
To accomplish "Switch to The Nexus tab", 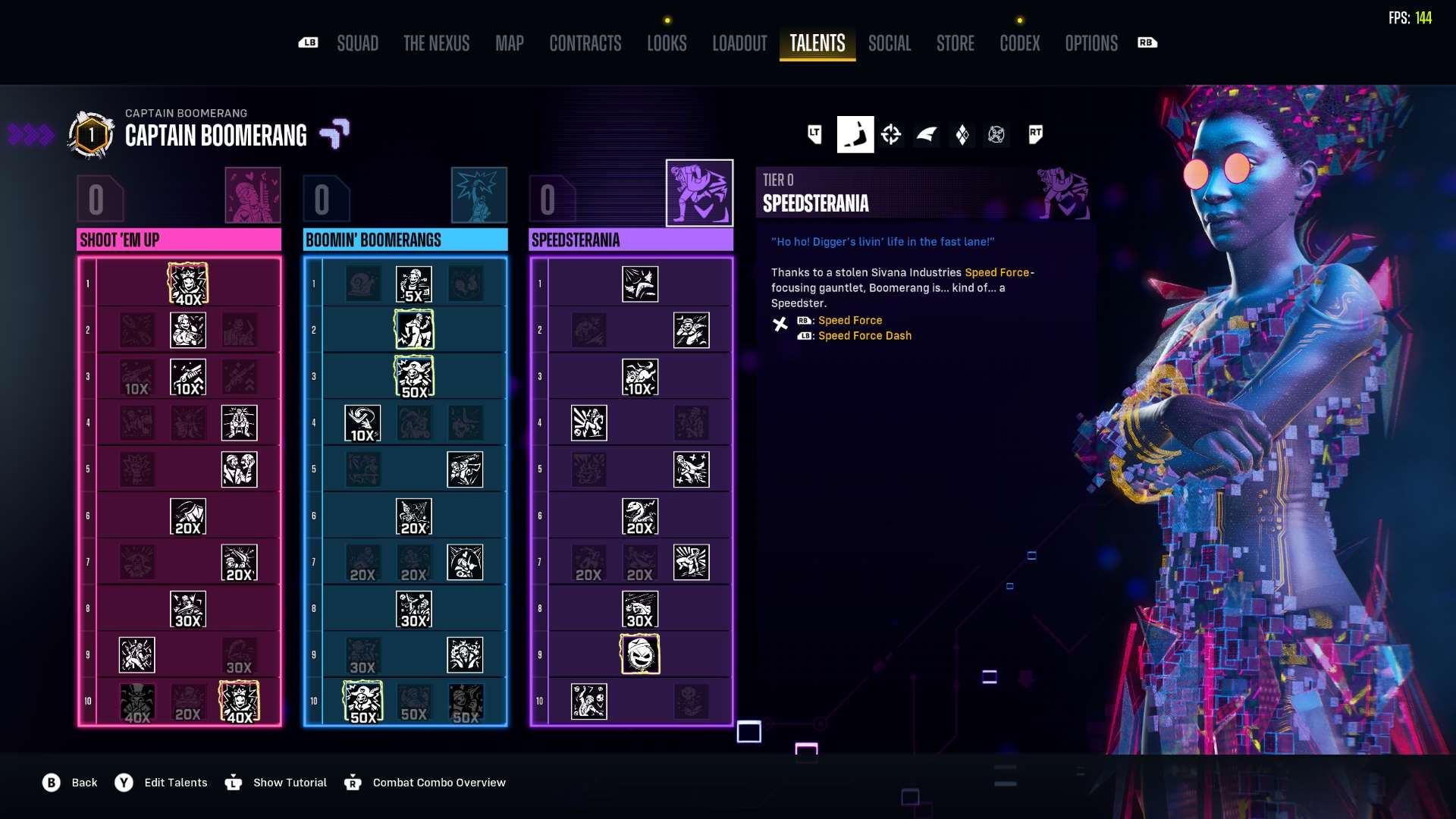I will (x=436, y=43).
